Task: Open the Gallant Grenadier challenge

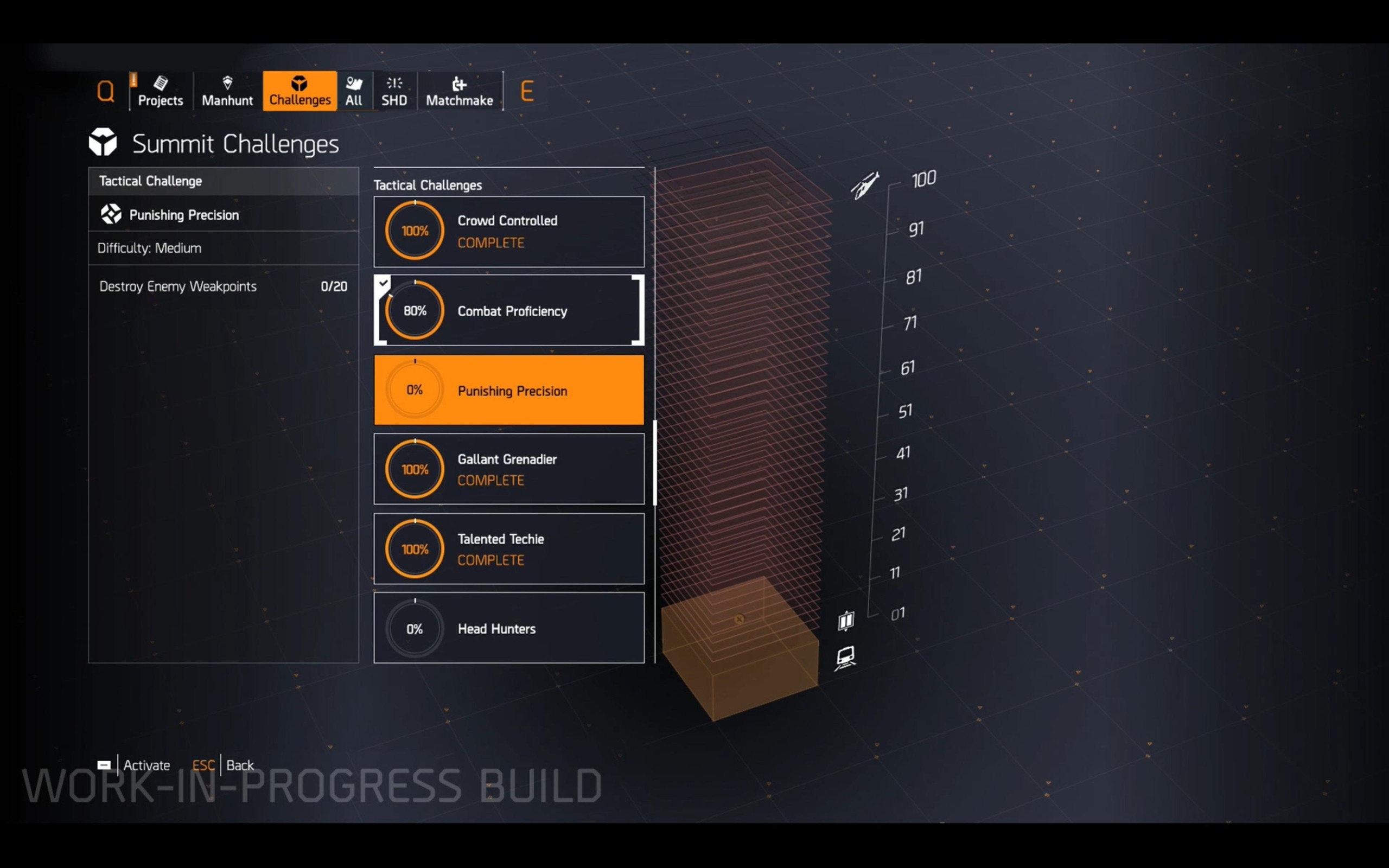Action: 508,469
